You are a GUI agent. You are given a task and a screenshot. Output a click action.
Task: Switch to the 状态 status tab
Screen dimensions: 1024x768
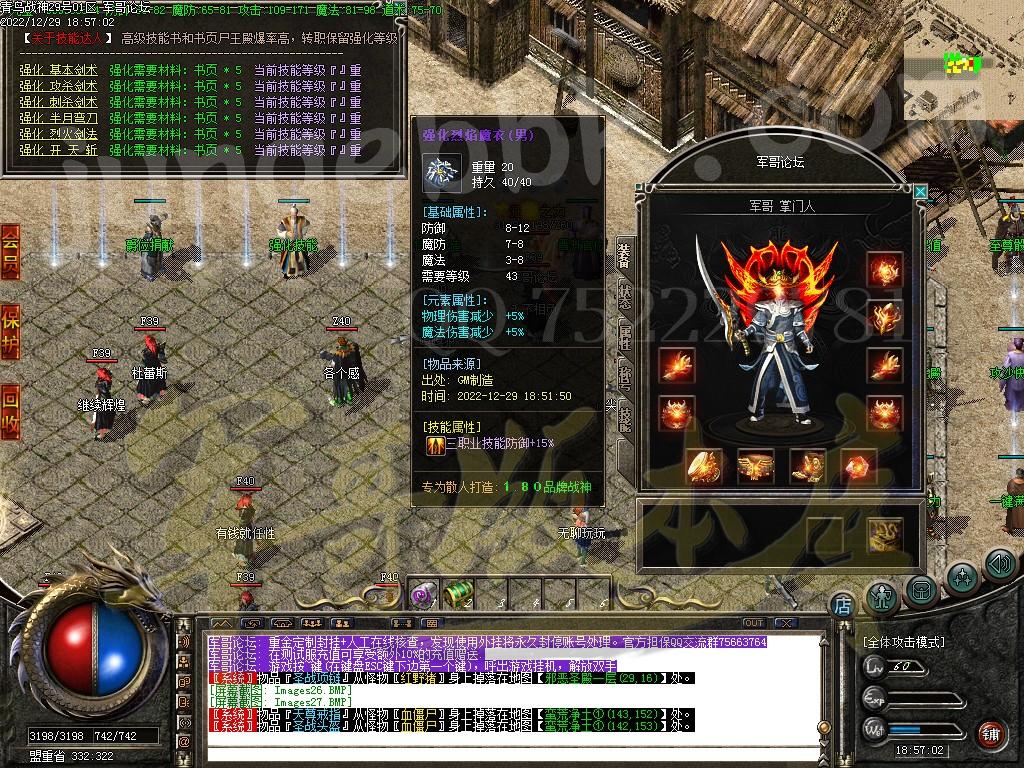(x=625, y=294)
